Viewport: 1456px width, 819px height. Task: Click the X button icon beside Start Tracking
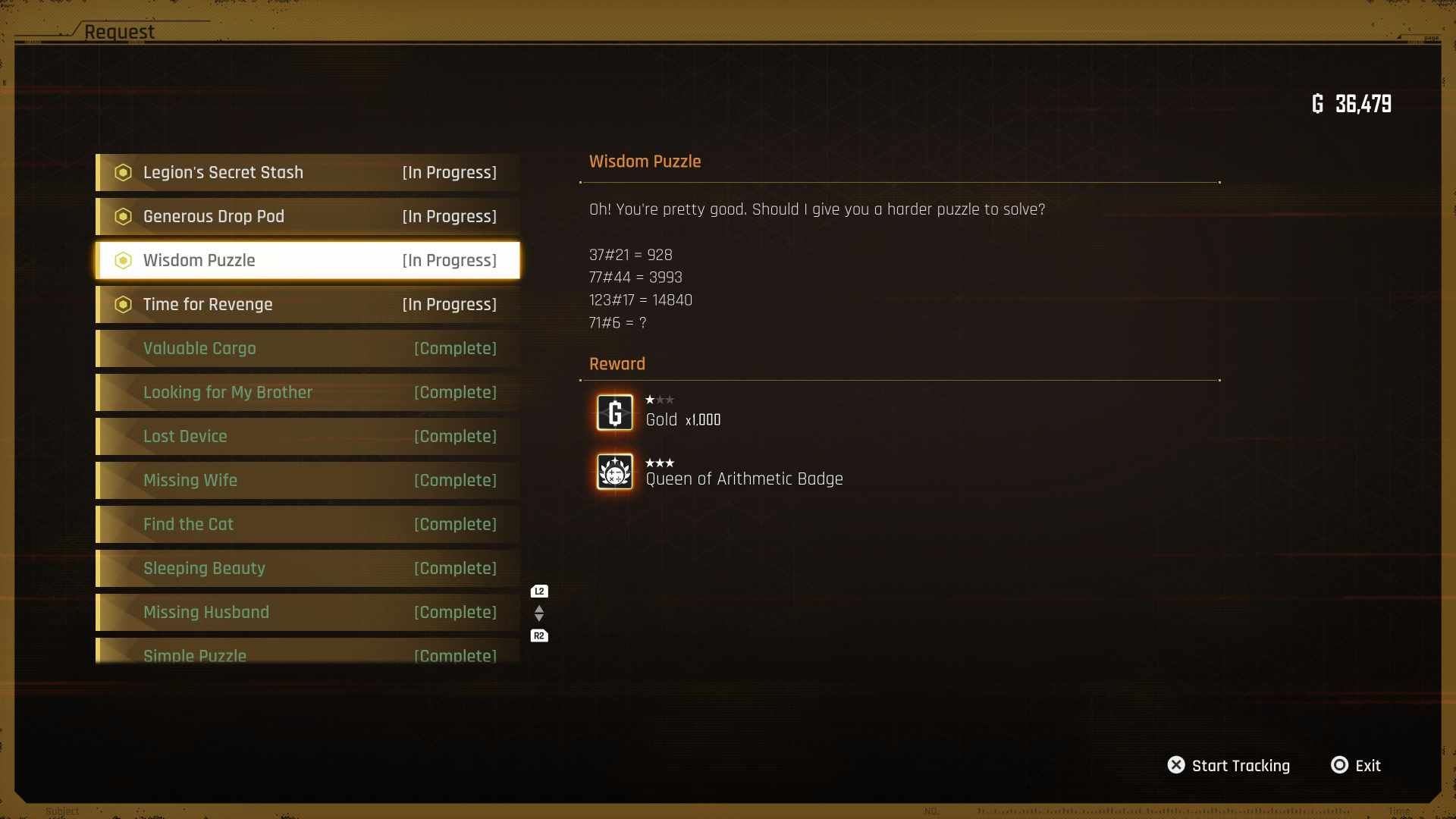(x=1176, y=765)
